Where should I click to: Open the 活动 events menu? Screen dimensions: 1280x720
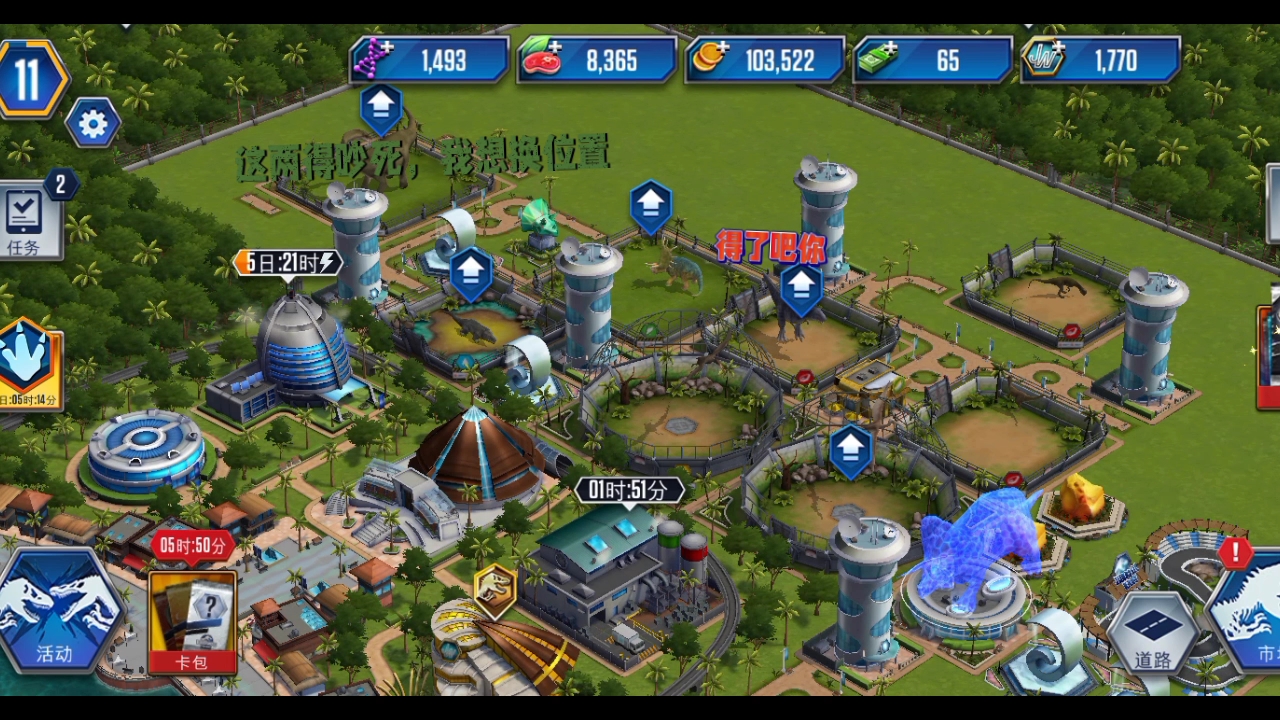(x=54, y=612)
